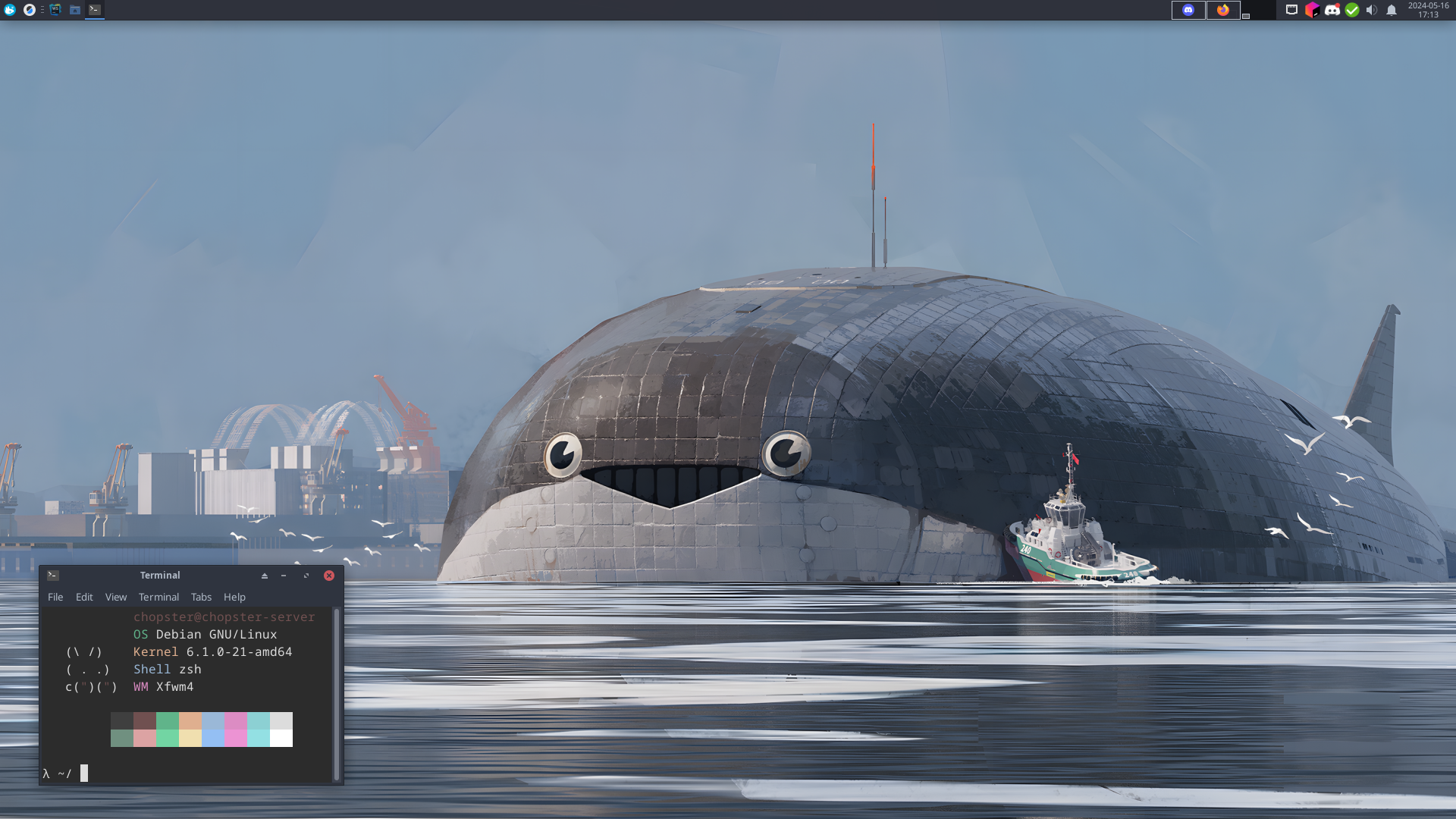Open the Terminal window's File menu
The height and width of the screenshot is (819, 1456).
click(55, 598)
